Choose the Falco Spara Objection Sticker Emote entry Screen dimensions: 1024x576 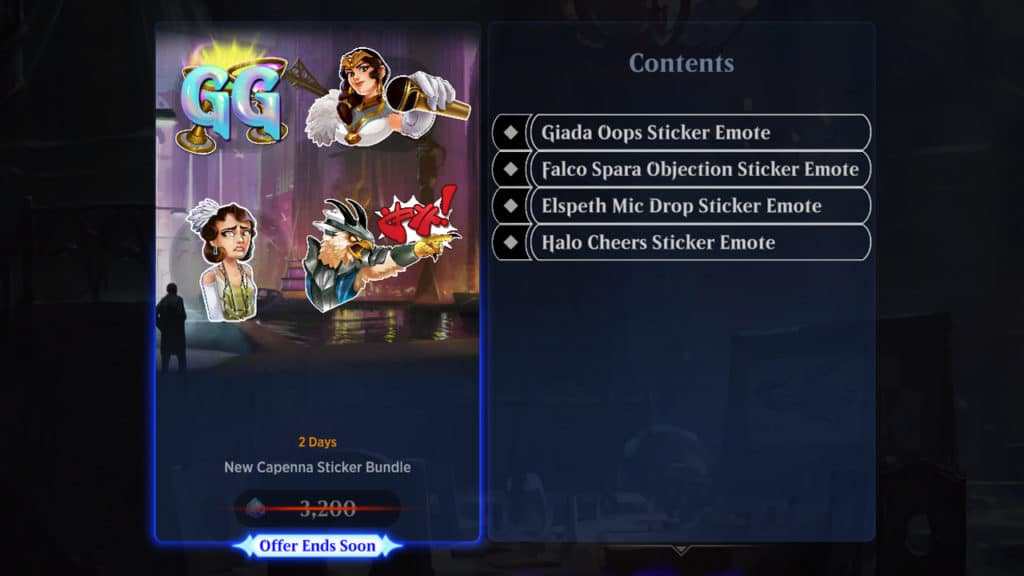coord(683,169)
